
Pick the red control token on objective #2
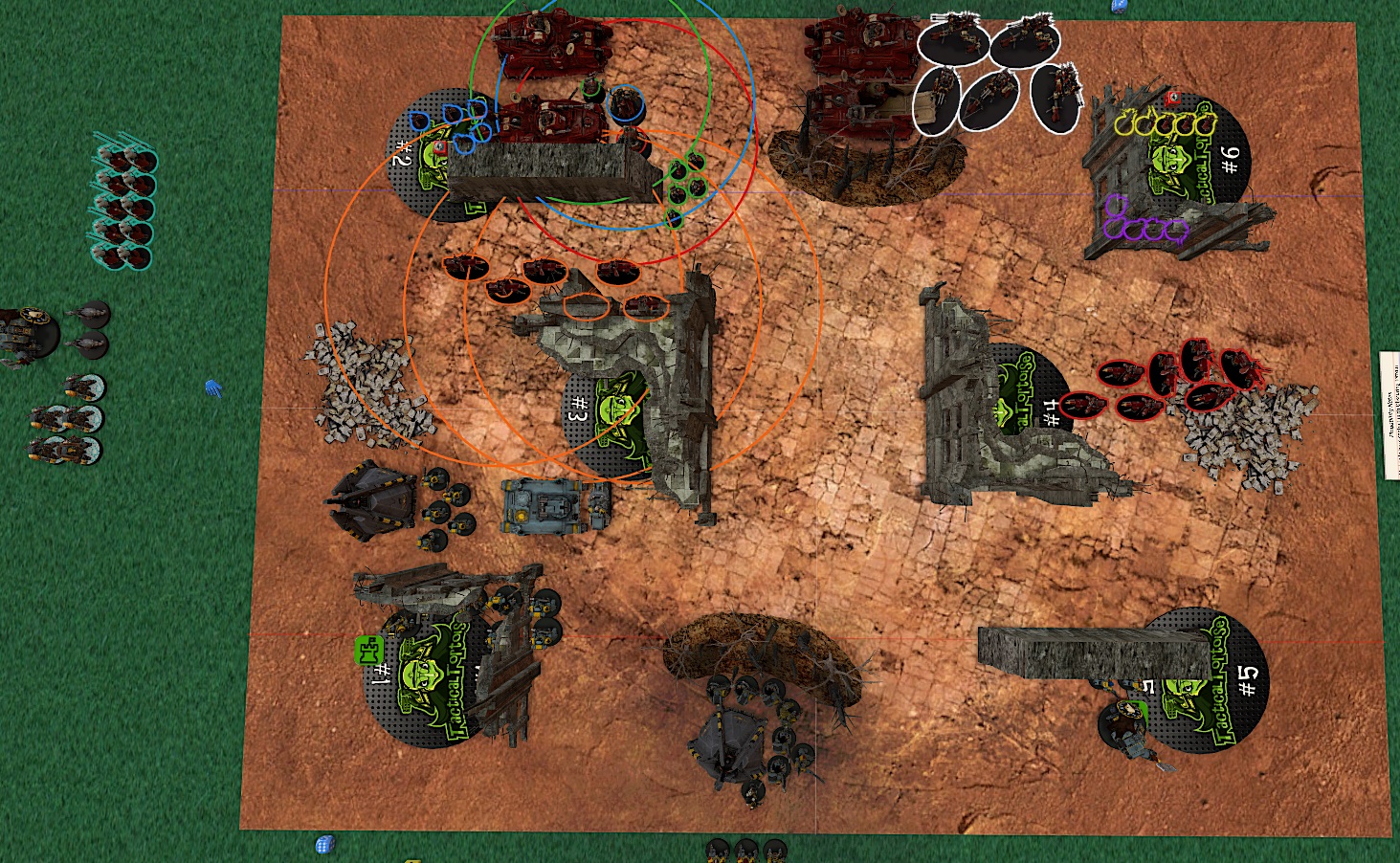tap(440, 148)
